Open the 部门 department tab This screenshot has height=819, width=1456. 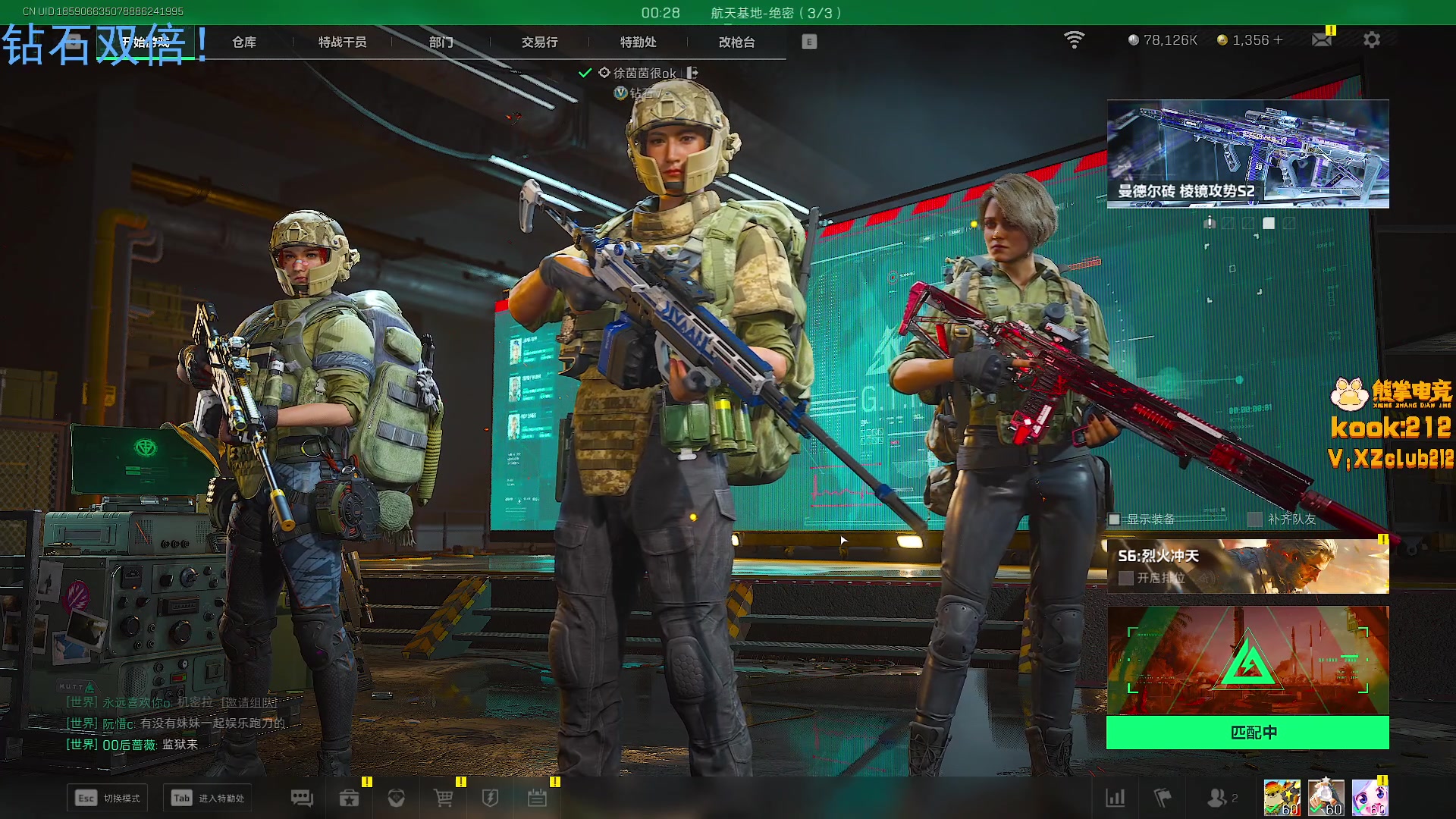(441, 42)
